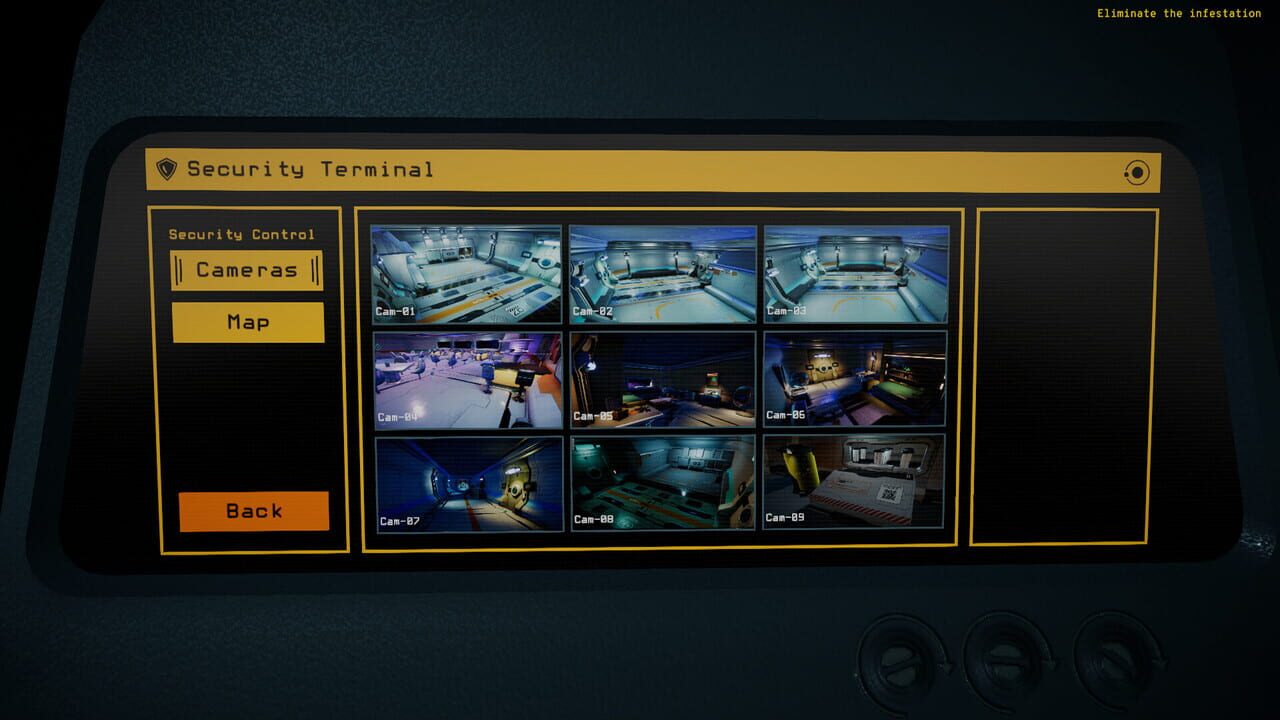Viewport: 1280px width, 720px height.
Task: Select the Cam-09 cargo camera
Action: (856, 484)
